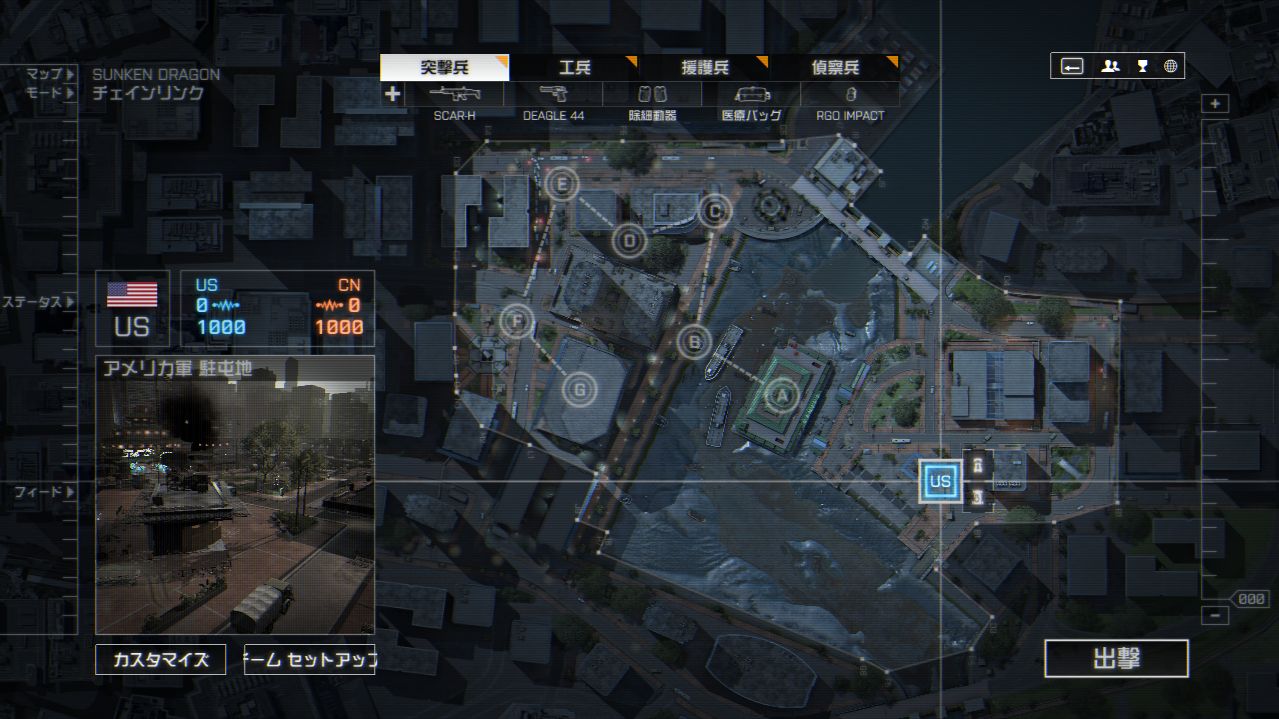Pick capture point A on the map
Image resolution: width=1279 pixels, height=719 pixels.
(782, 395)
